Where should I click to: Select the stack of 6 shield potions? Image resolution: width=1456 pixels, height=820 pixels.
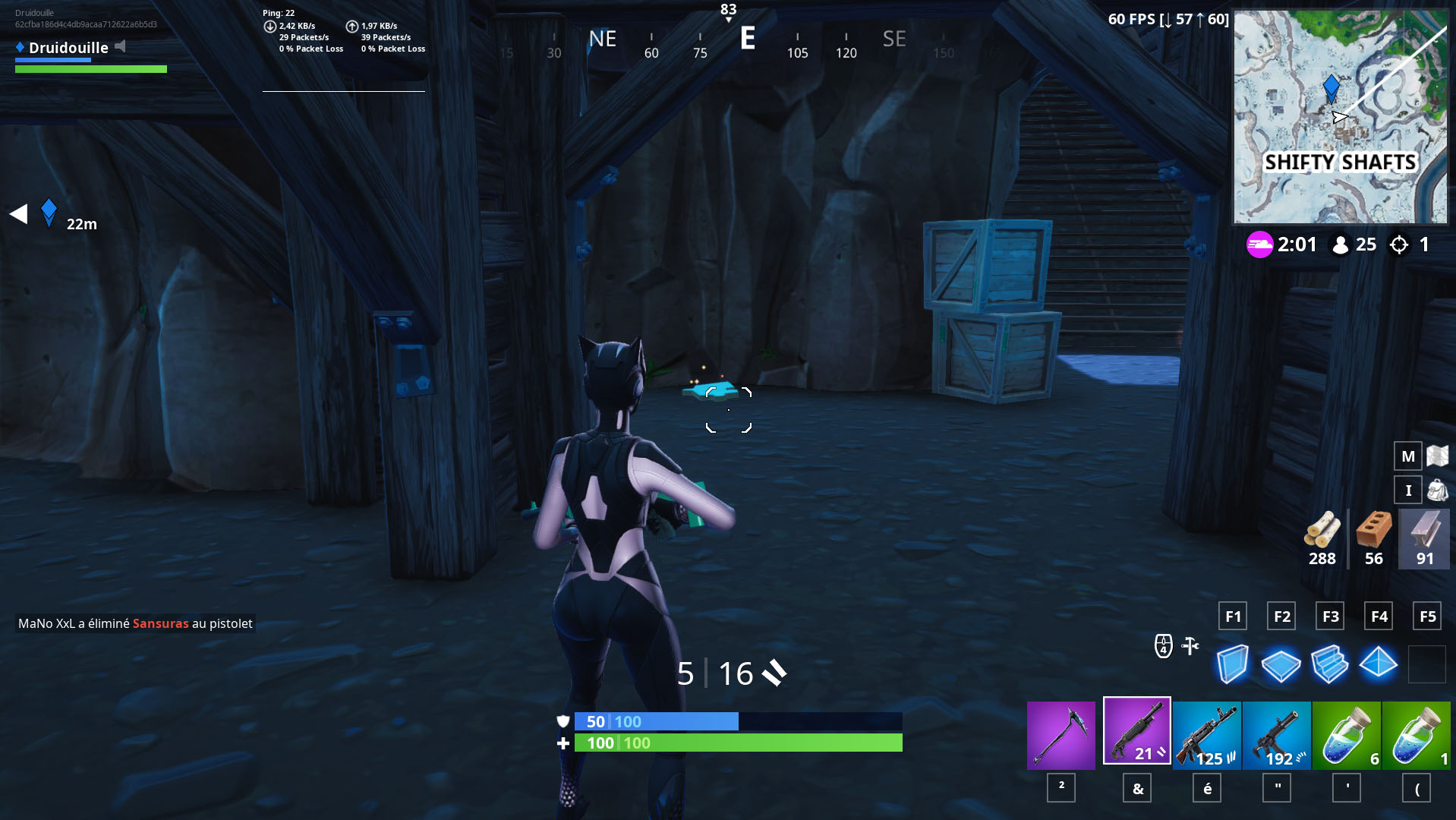(1347, 735)
